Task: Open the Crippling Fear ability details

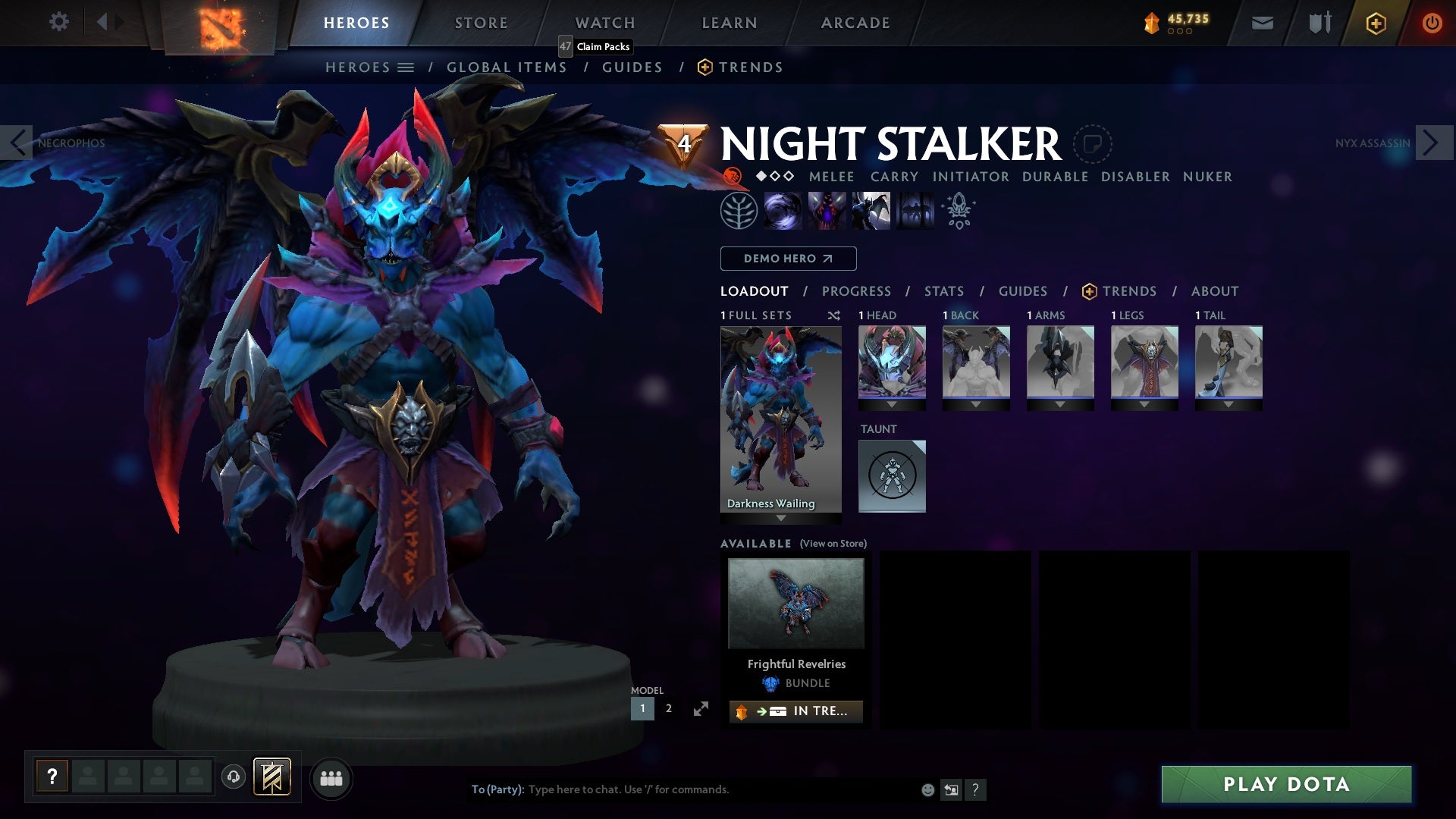Action: pos(827,210)
